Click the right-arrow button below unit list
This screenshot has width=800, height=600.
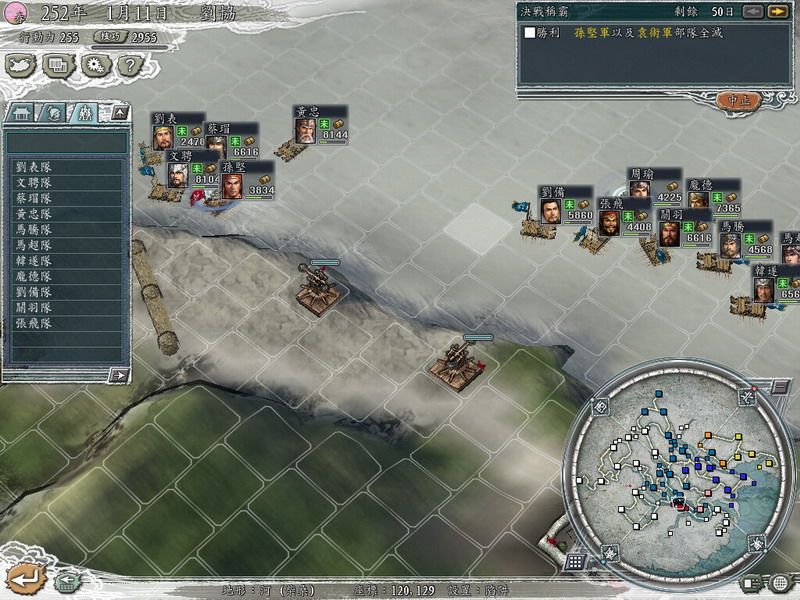click(x=118, y=375)
